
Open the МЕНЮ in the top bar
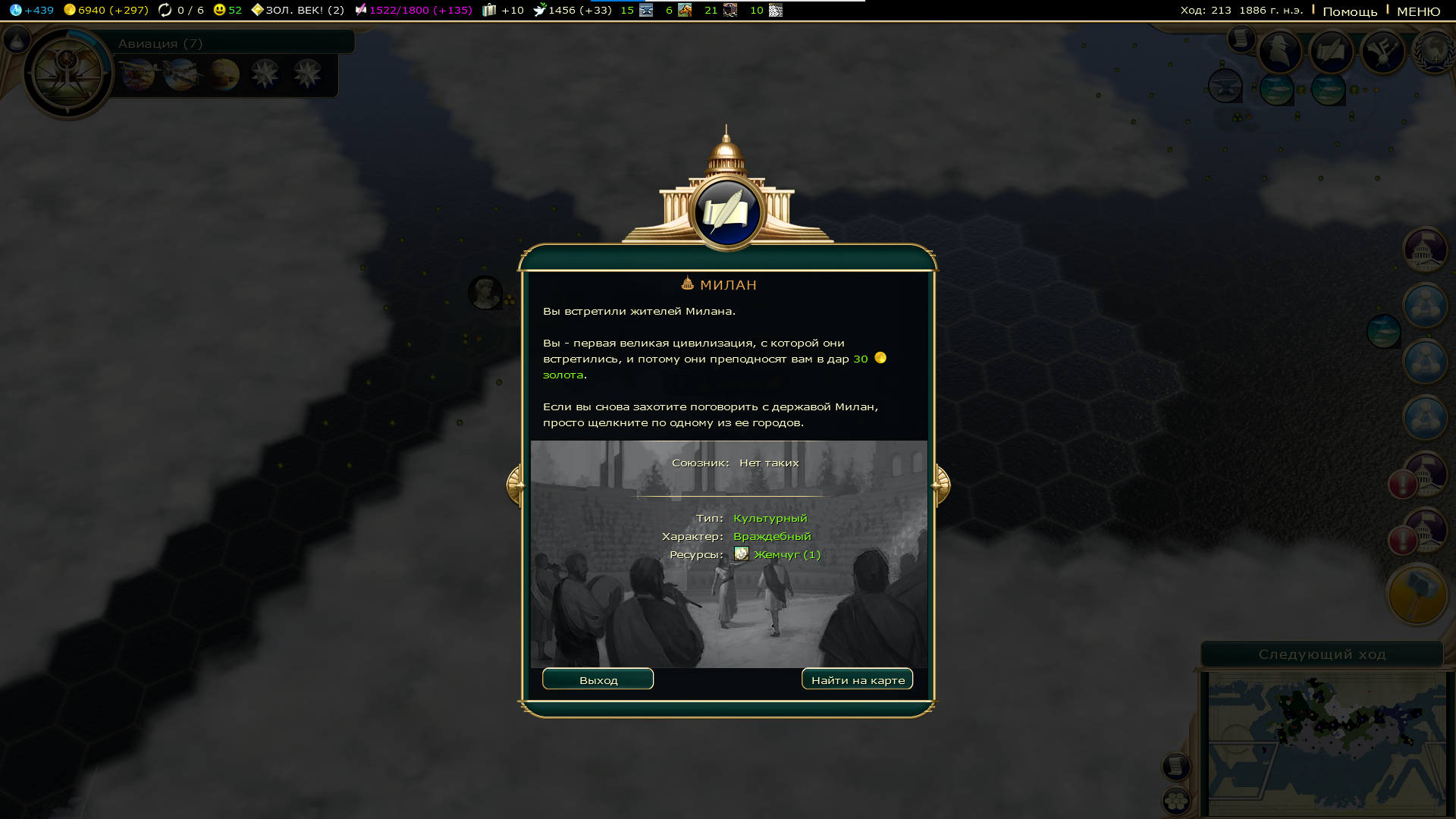1418,11
